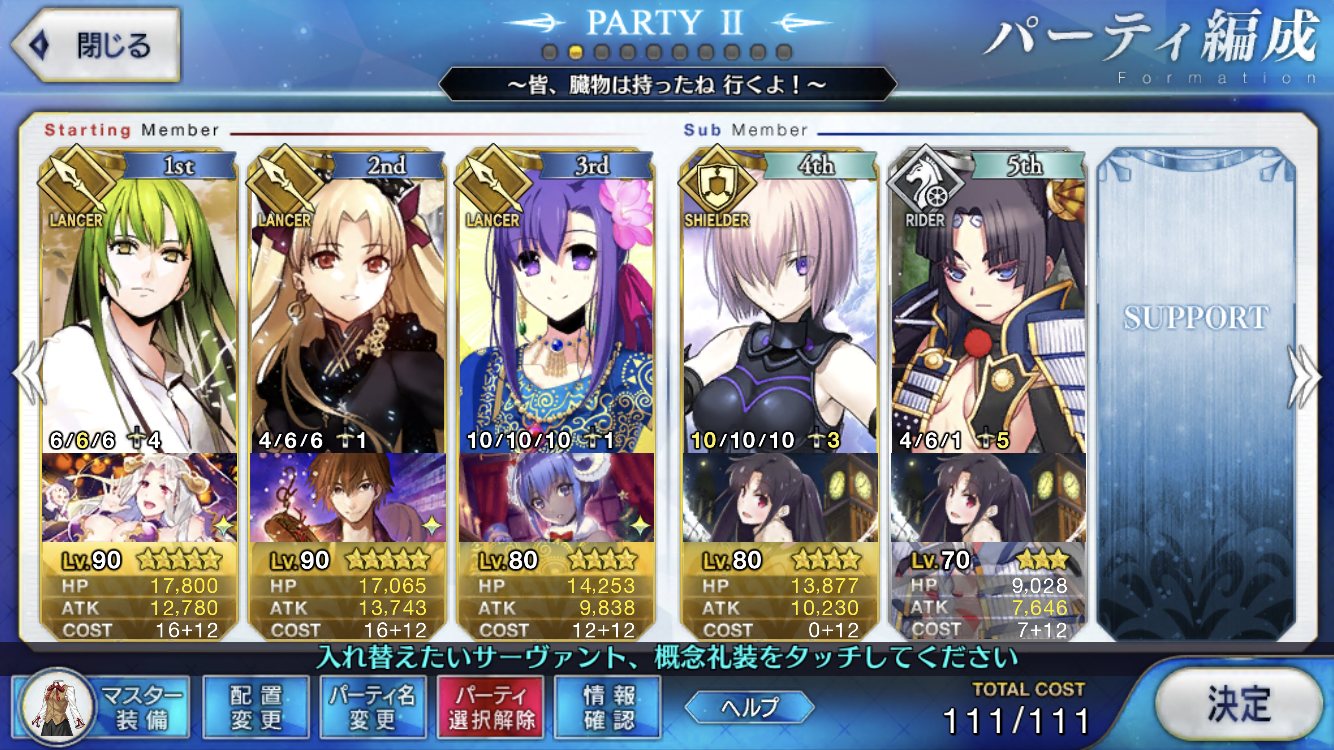
Task: Open 情報確認 to check info
Action: (x=608, y=707)
